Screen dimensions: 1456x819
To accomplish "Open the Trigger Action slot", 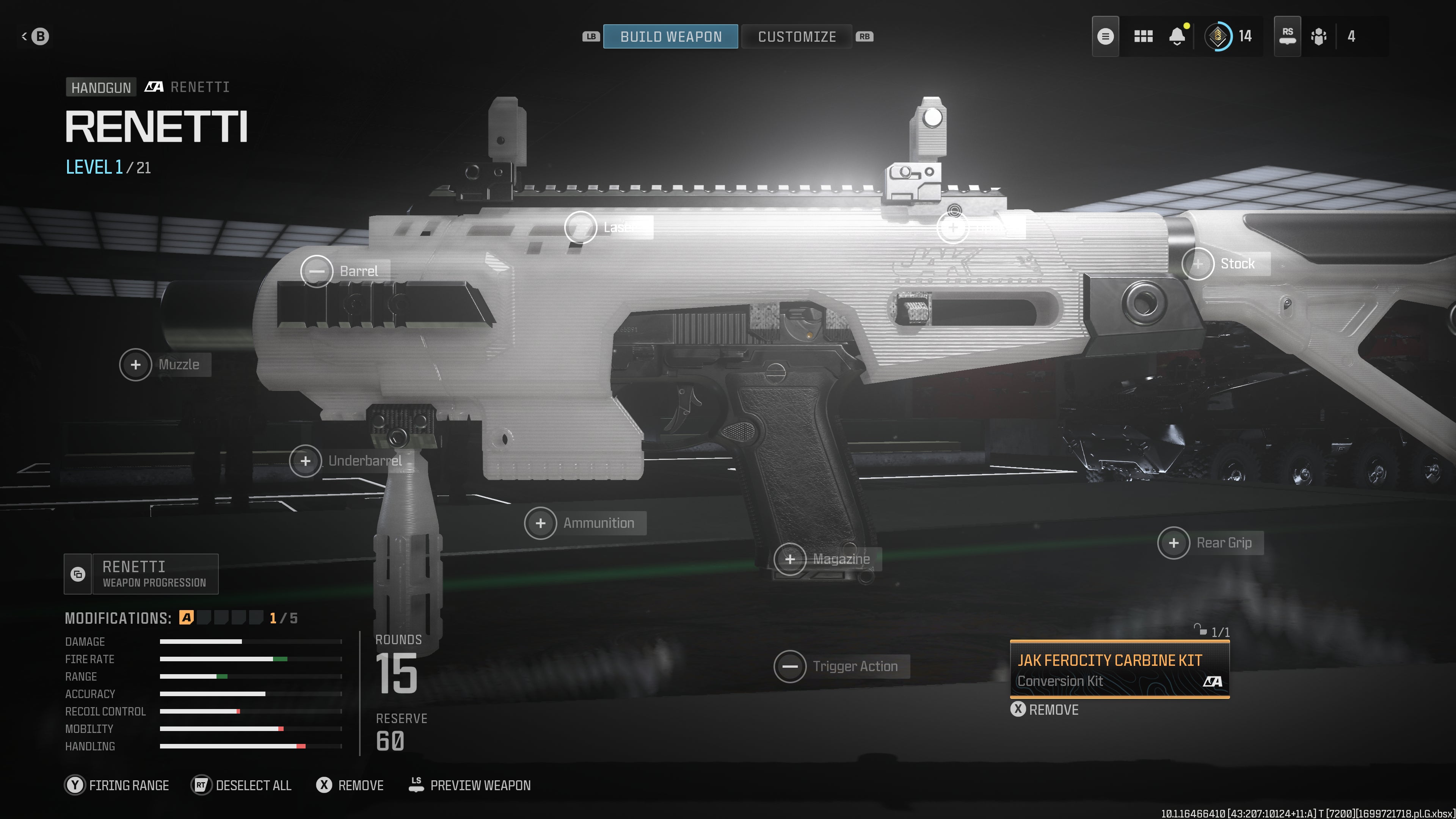I will tap(789, 667).
